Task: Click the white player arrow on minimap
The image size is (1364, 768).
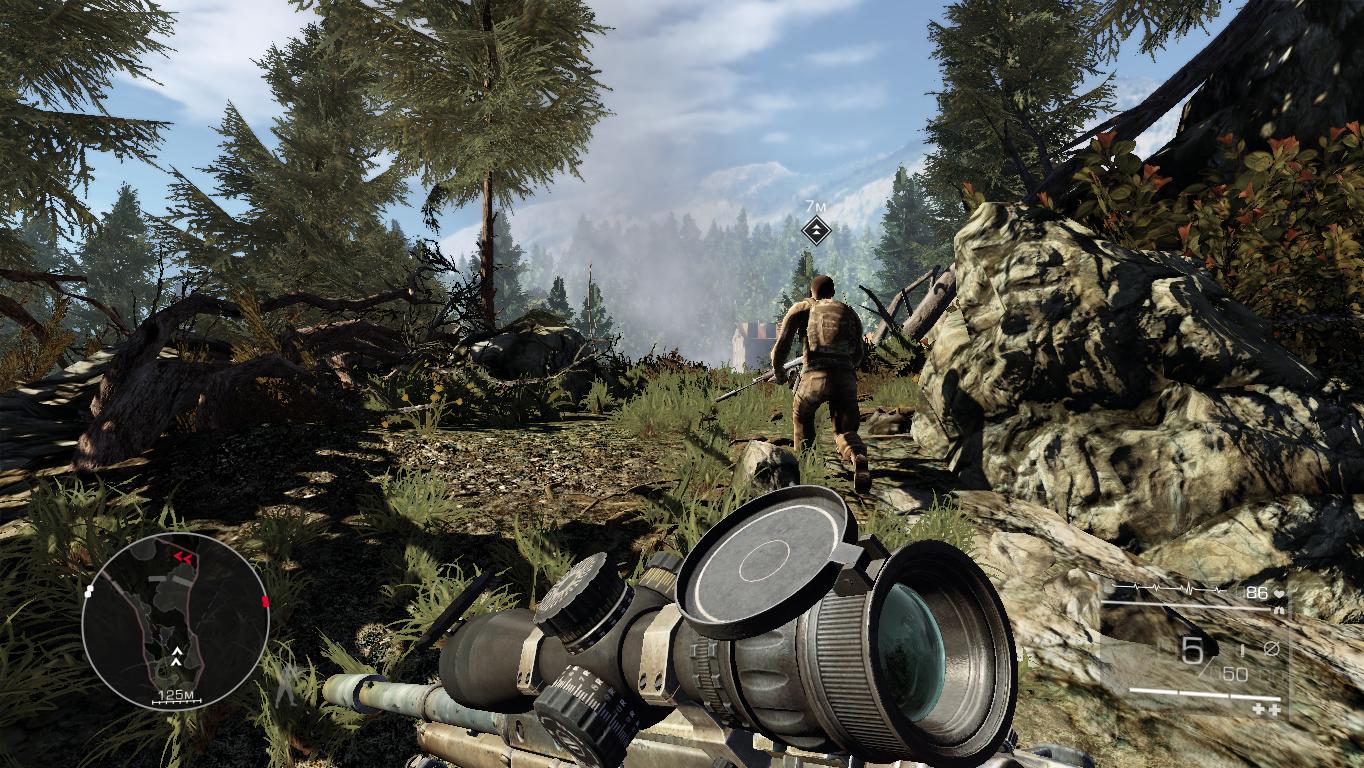Action: point(177,656)
